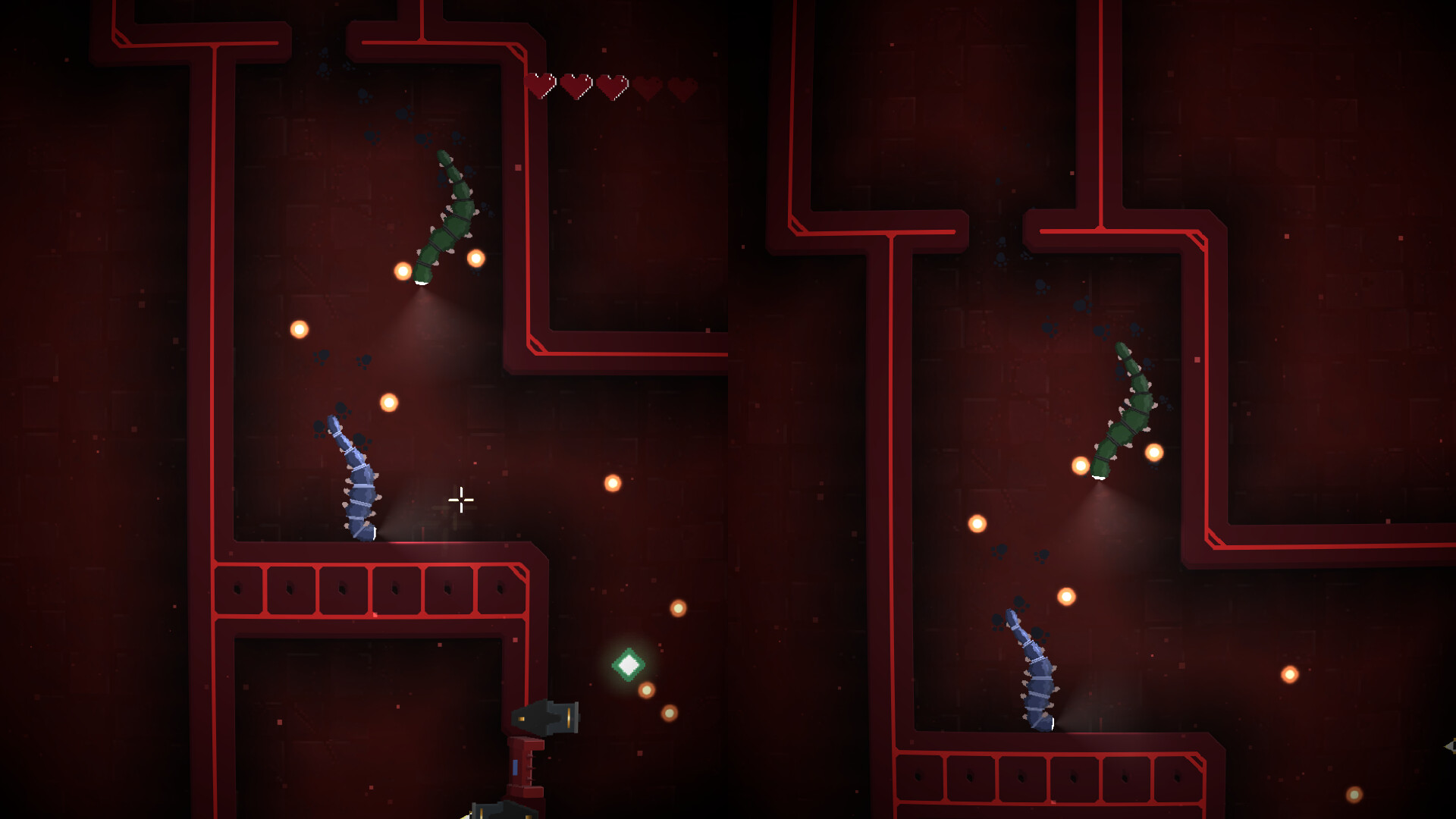
Task: Click the left player's split-screen panel
Action: [364, 409]
